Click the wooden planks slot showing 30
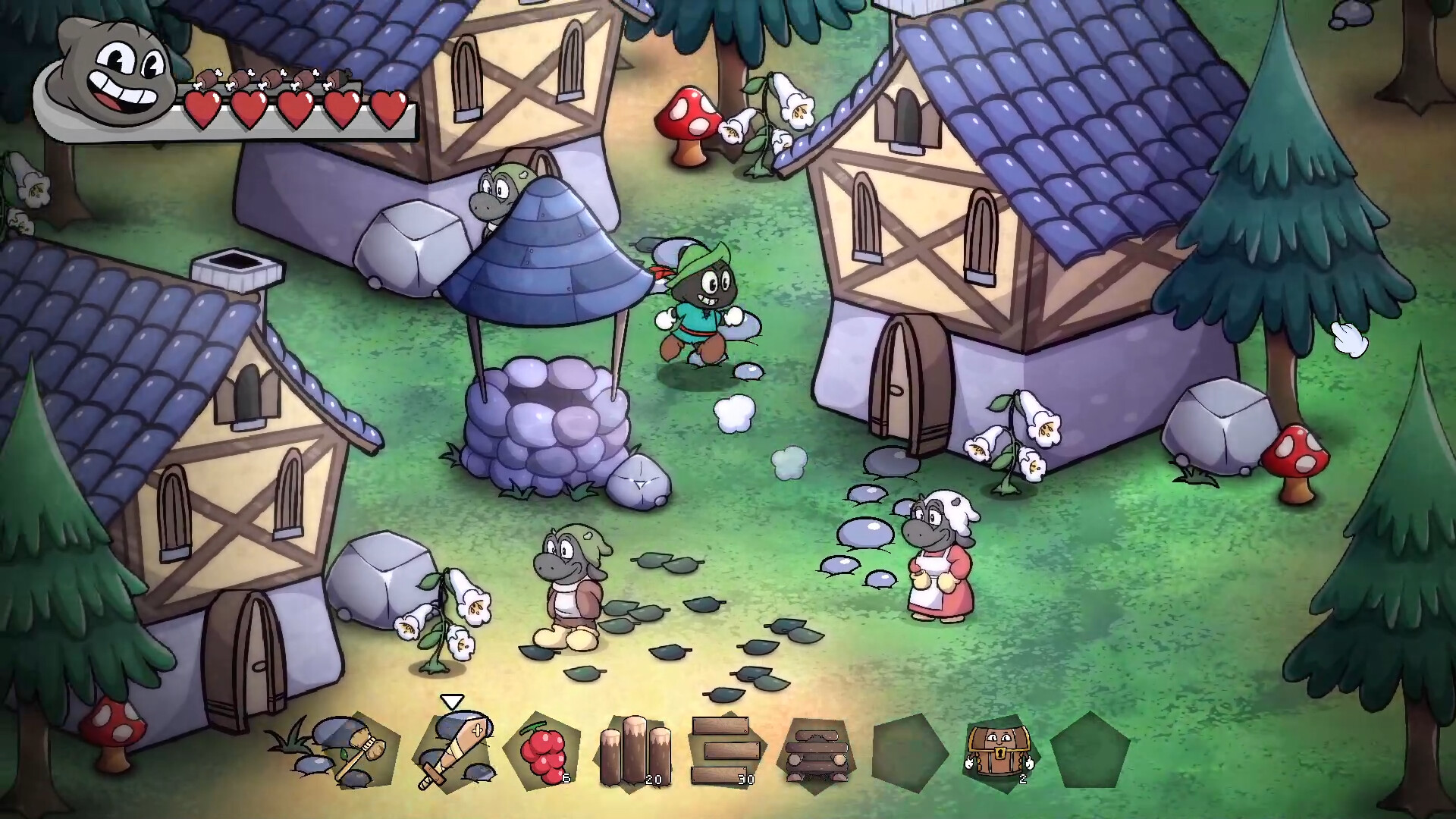This screenshot has height=819, width=1456. pyautogui.click(x=726, y=751)
